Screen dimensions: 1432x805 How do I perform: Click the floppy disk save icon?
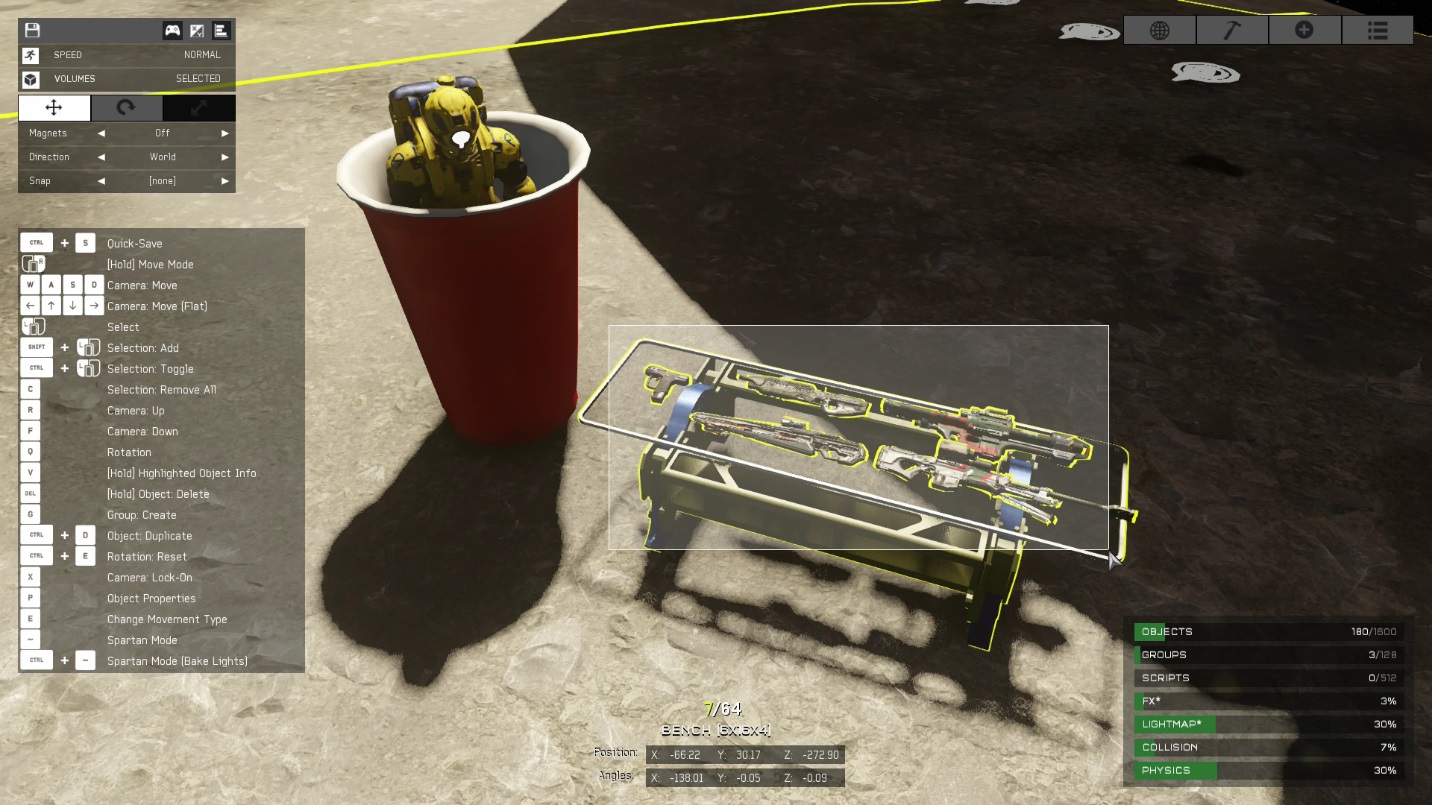click(x=32, y=31)
